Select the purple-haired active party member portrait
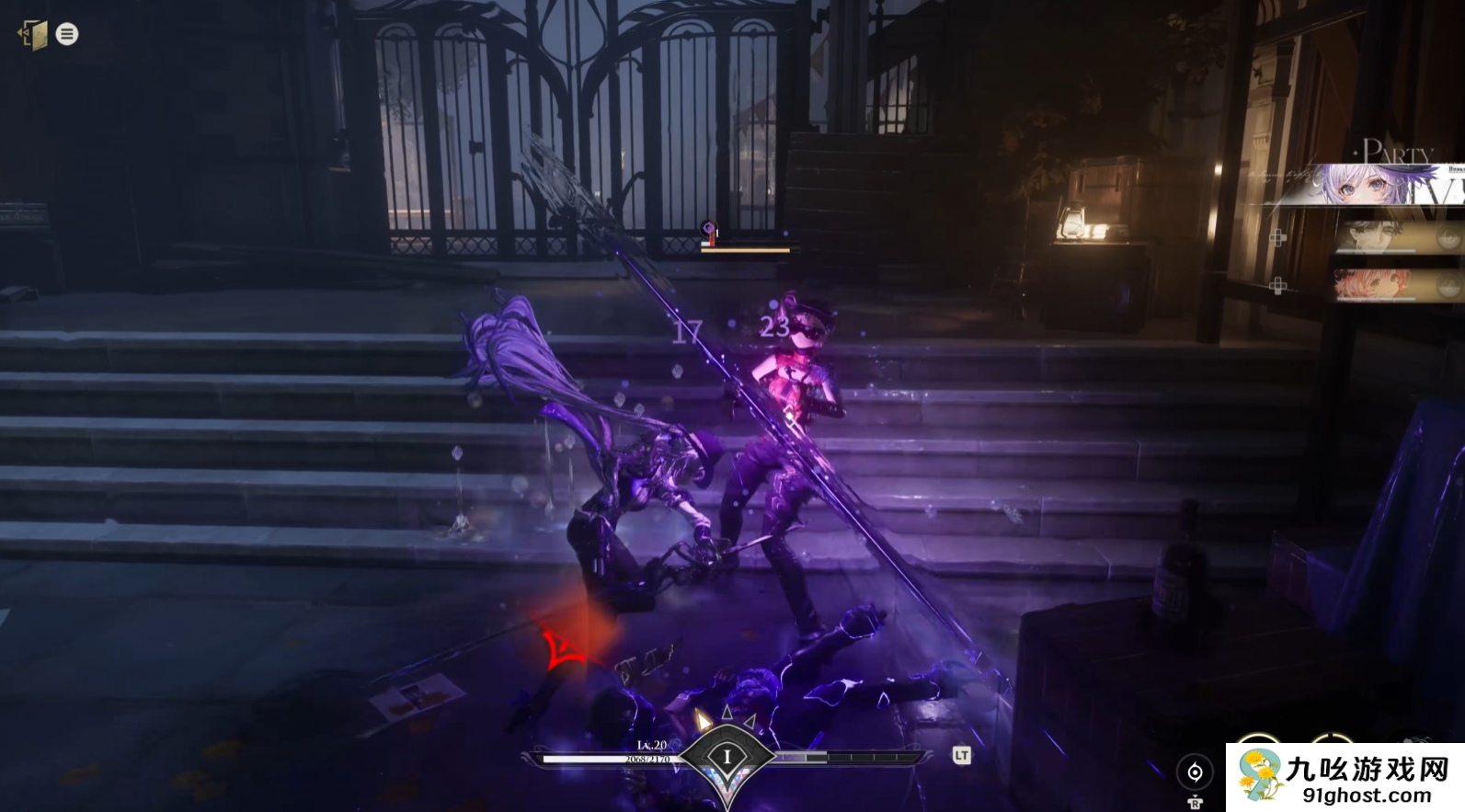Image resolution: width=1465 pixels, height=812 pixels. [x=1365, y=186]
